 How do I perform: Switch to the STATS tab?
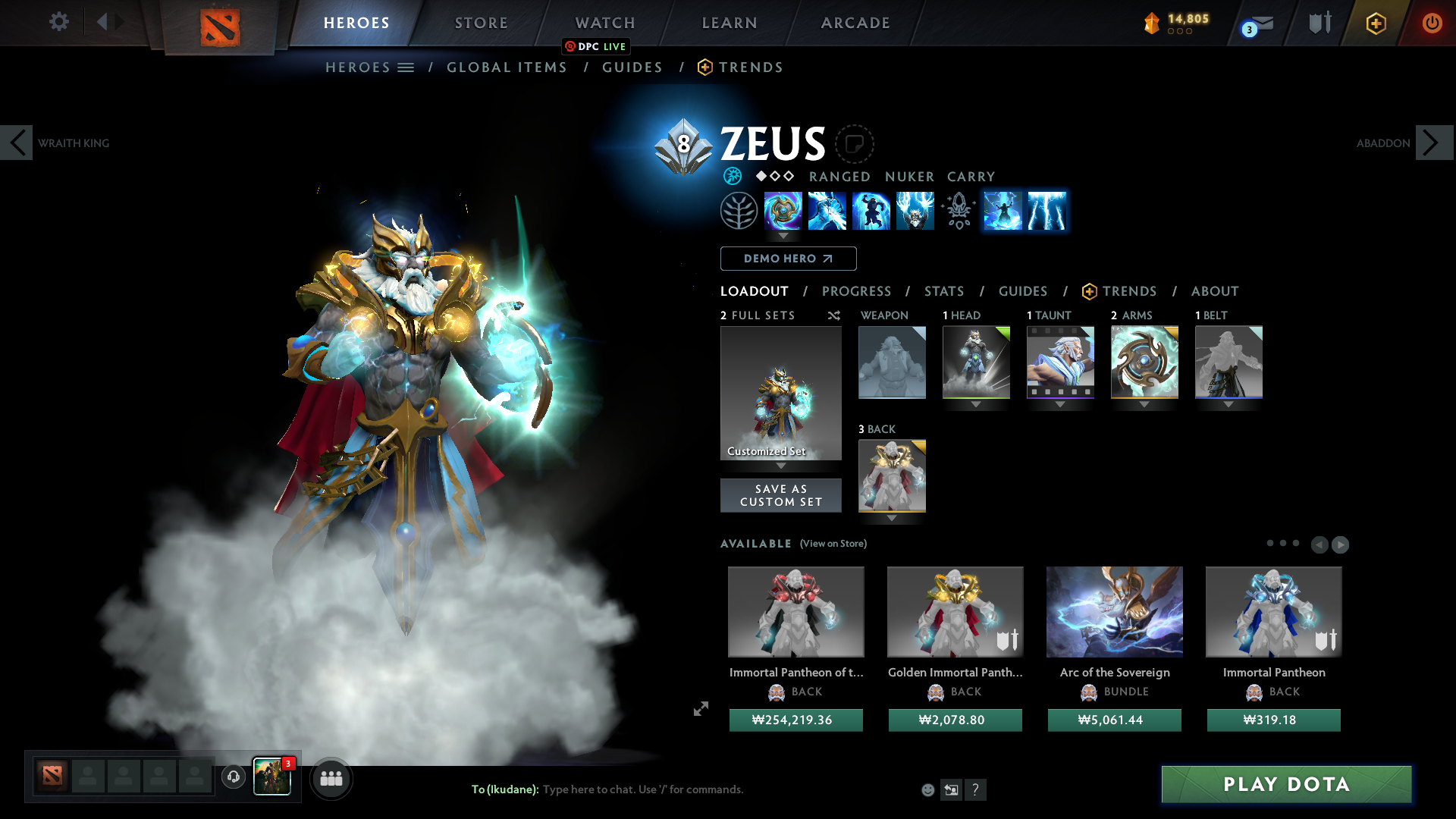943,291
